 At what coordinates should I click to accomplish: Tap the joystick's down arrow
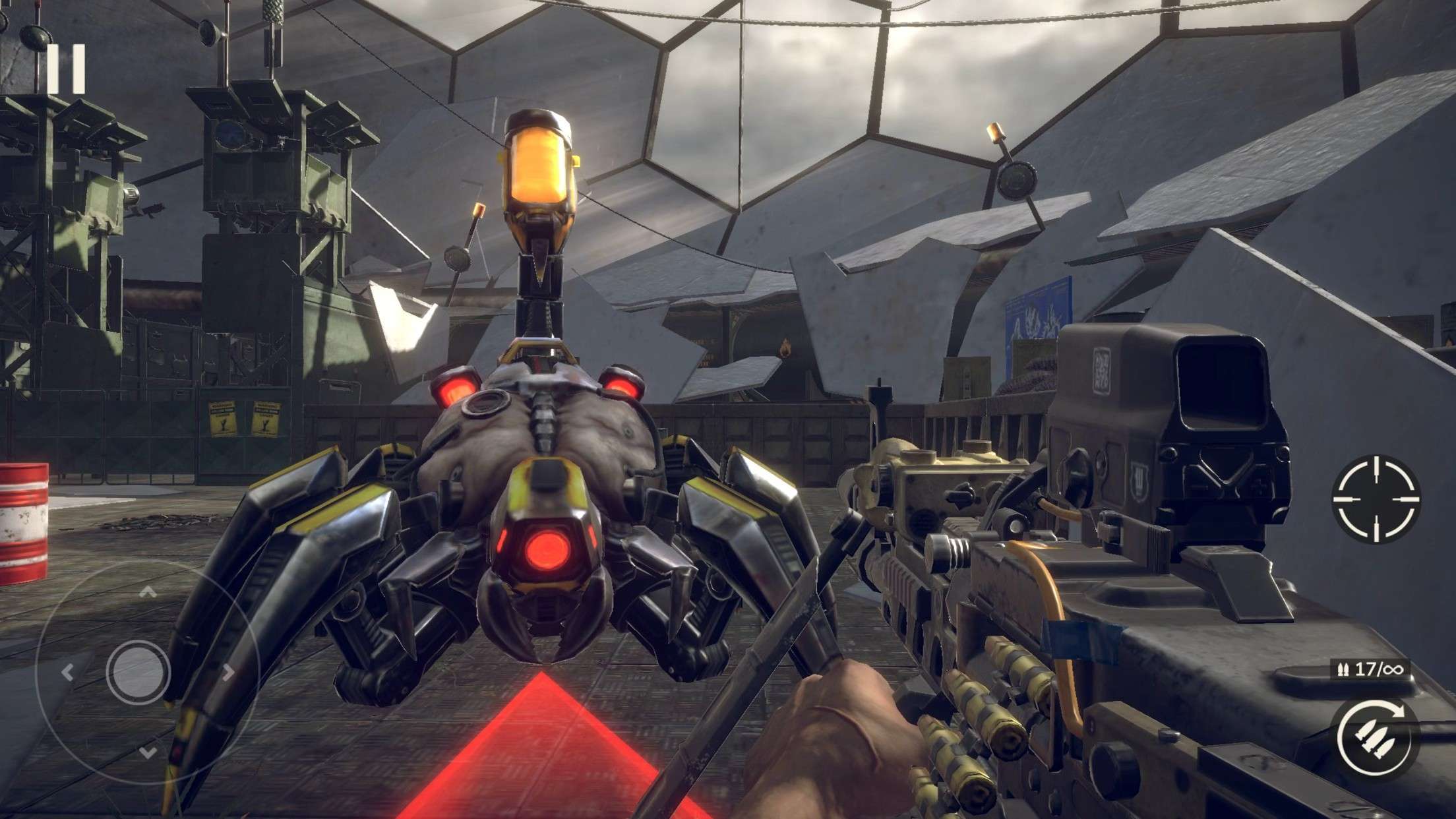(148, 751)
